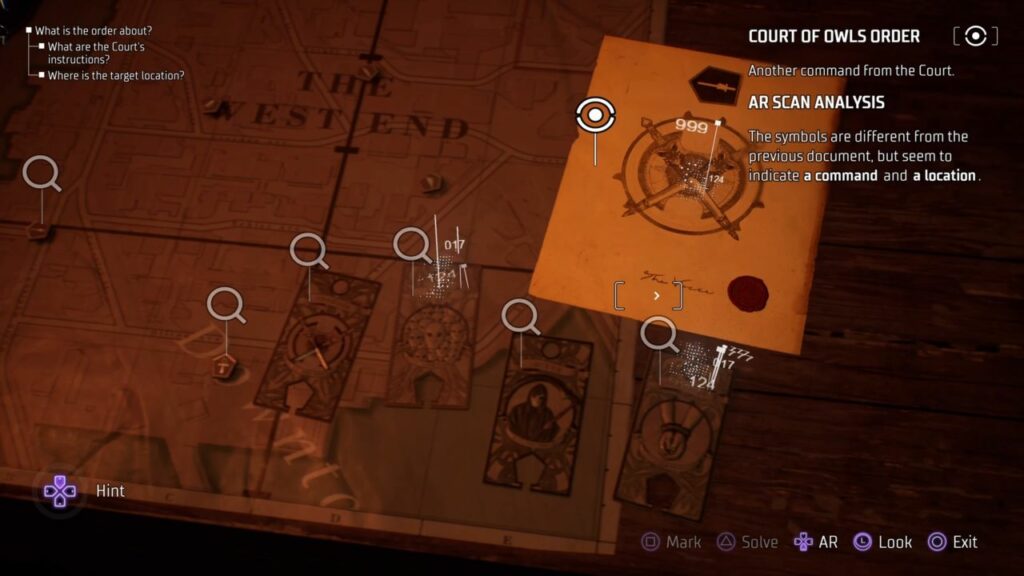1024x576 pixels.
Task: Inspect the magnifier above the compass dial card
Action: pyautogui.click(x=308, y=249)
